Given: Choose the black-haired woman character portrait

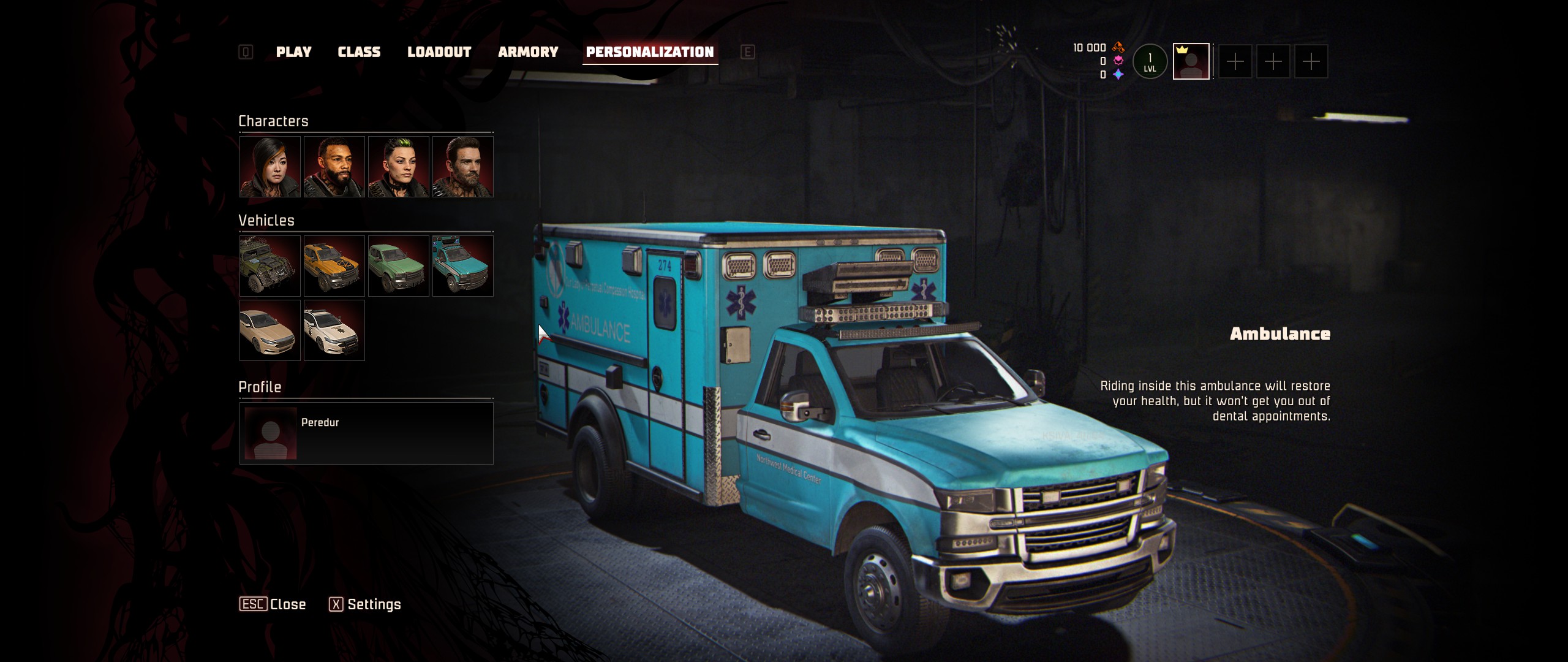Looking at the screenshot, I should click(x=270, y=167).
